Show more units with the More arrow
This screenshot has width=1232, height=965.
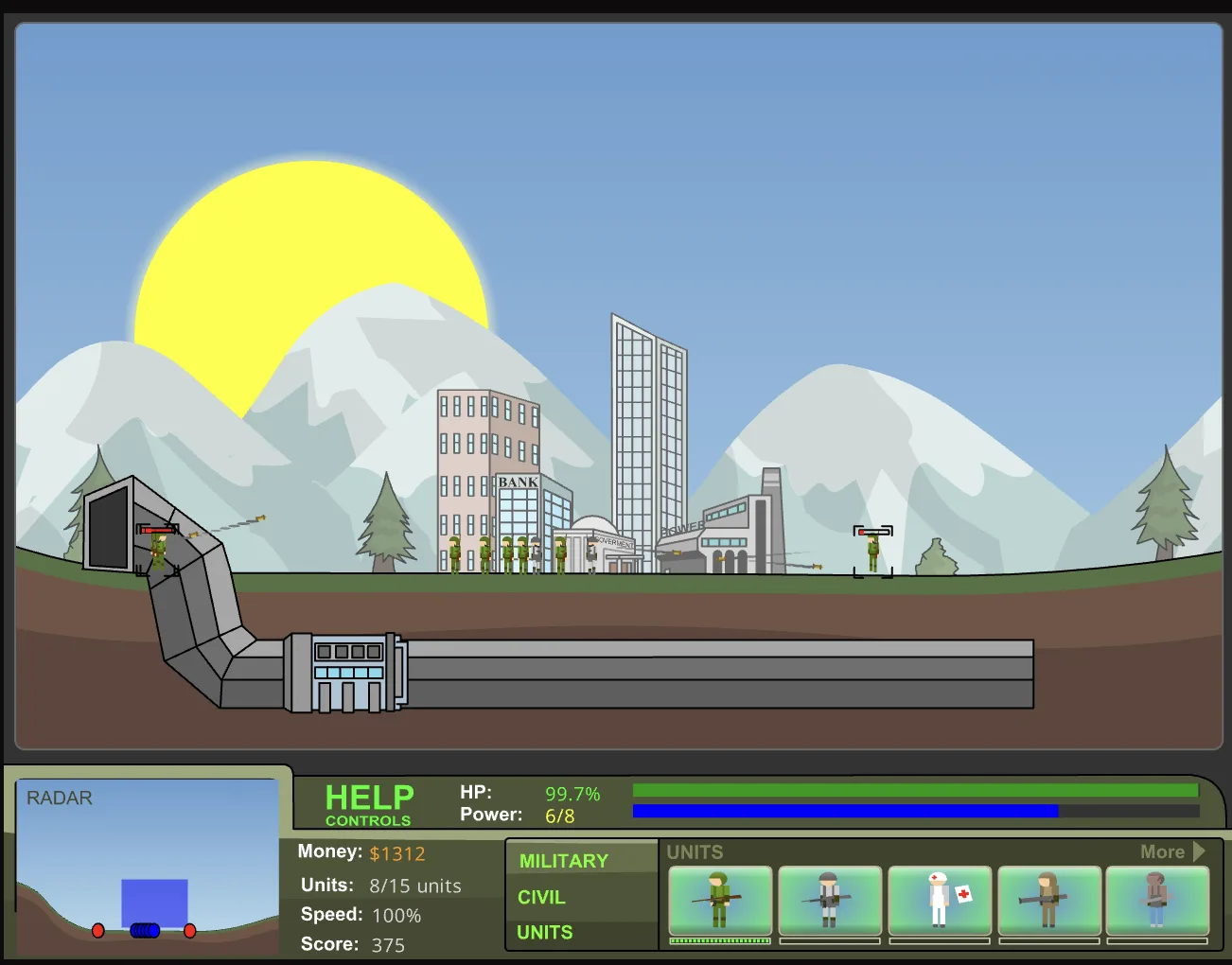click(1172, 851)
